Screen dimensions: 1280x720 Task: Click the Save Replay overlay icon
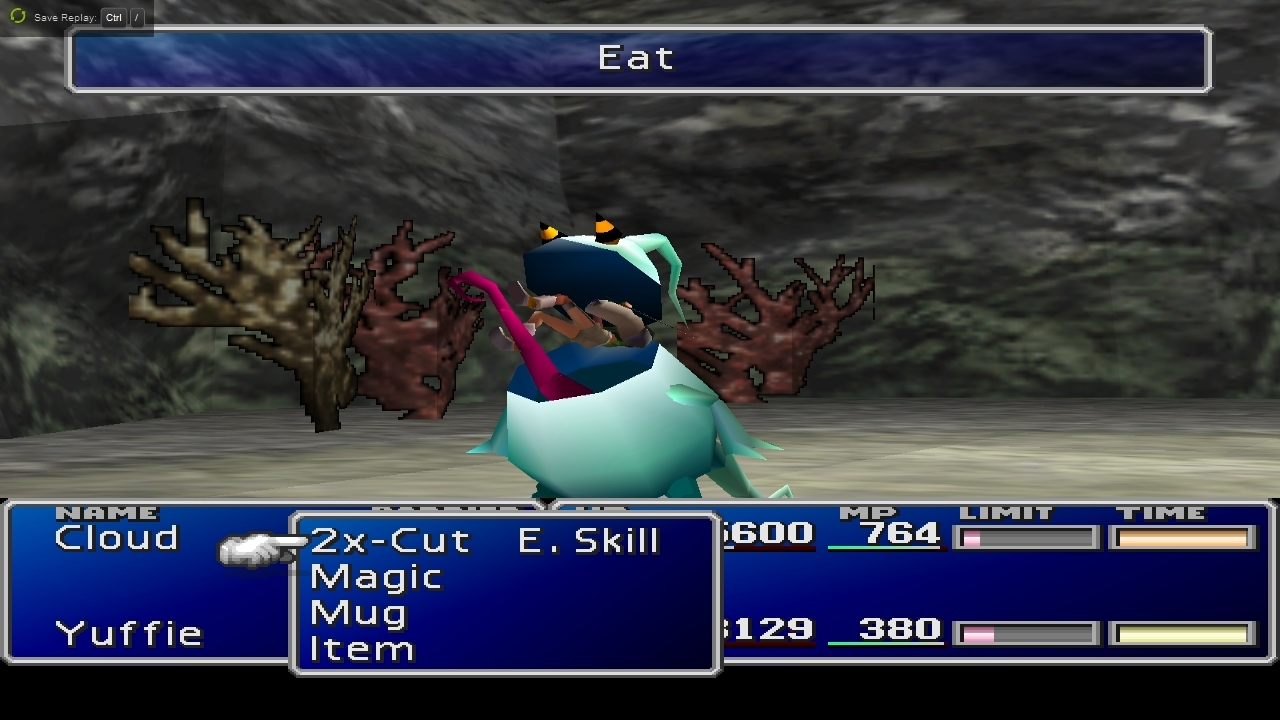[x=17, y=17]
